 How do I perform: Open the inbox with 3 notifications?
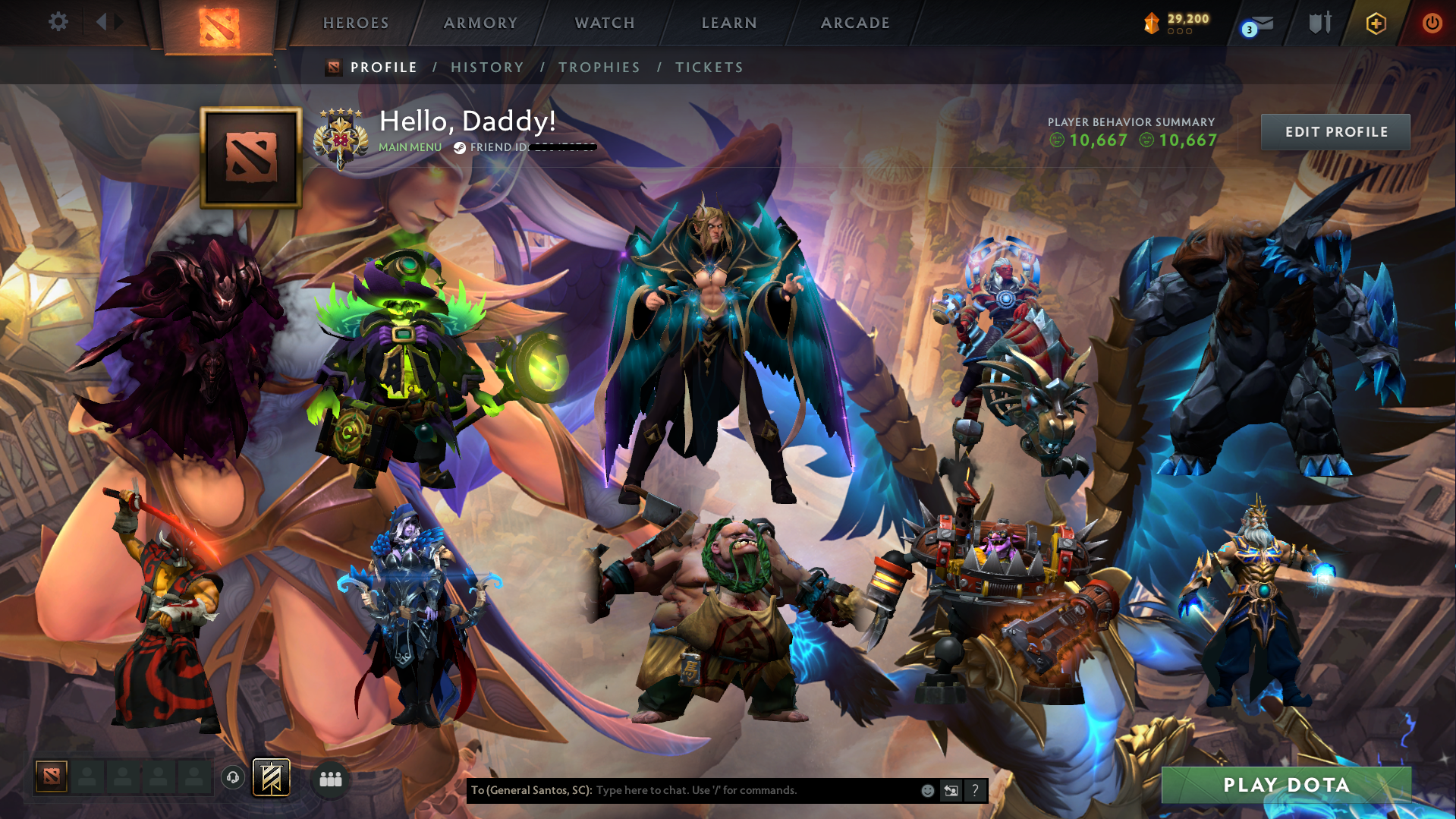1256,23
